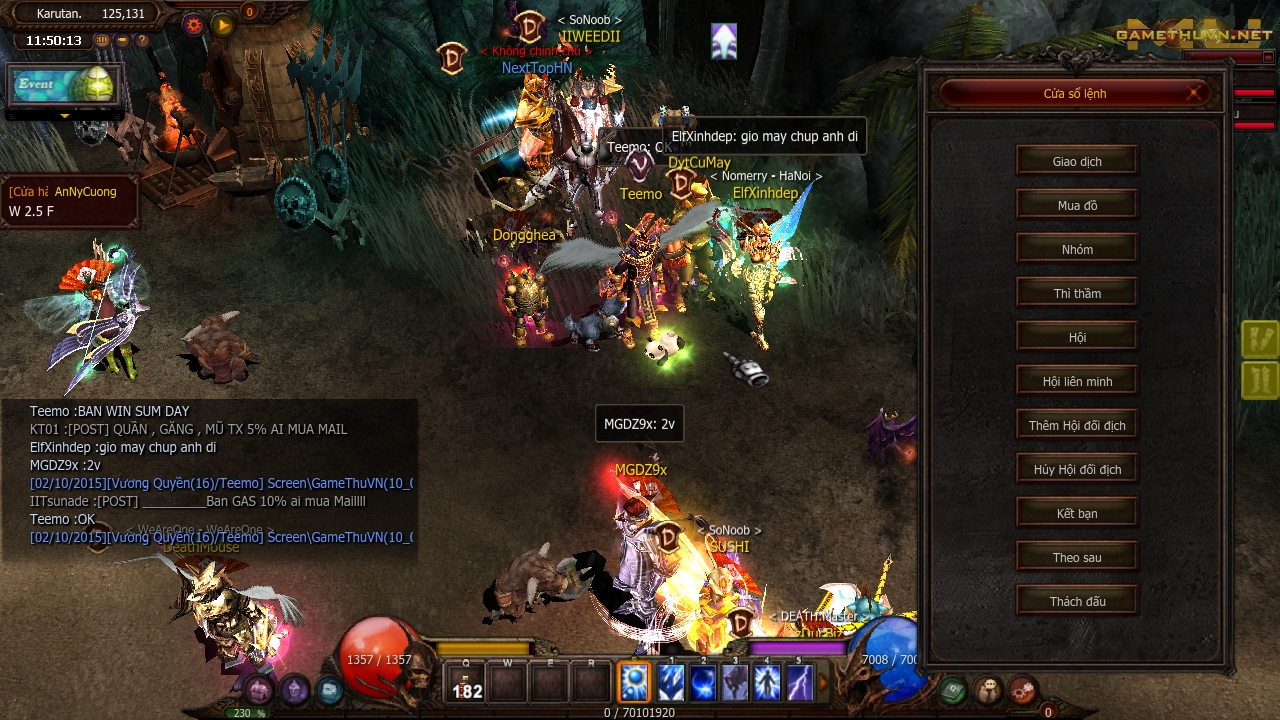
Task: Click the yellow play arrow icon at top
Action: [x=223, y=24]
